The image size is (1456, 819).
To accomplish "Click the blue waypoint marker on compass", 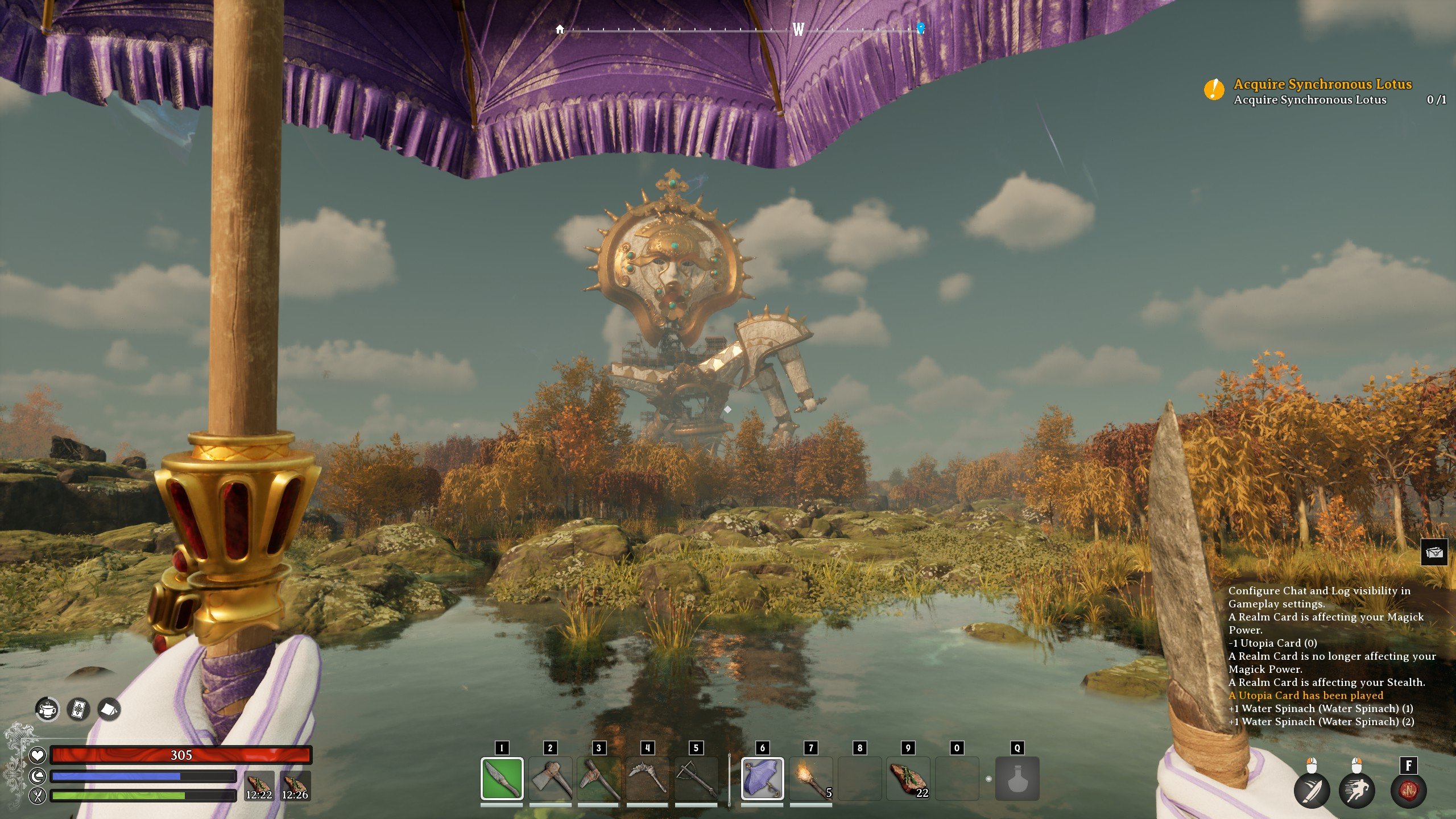I will tap(921, 28).
